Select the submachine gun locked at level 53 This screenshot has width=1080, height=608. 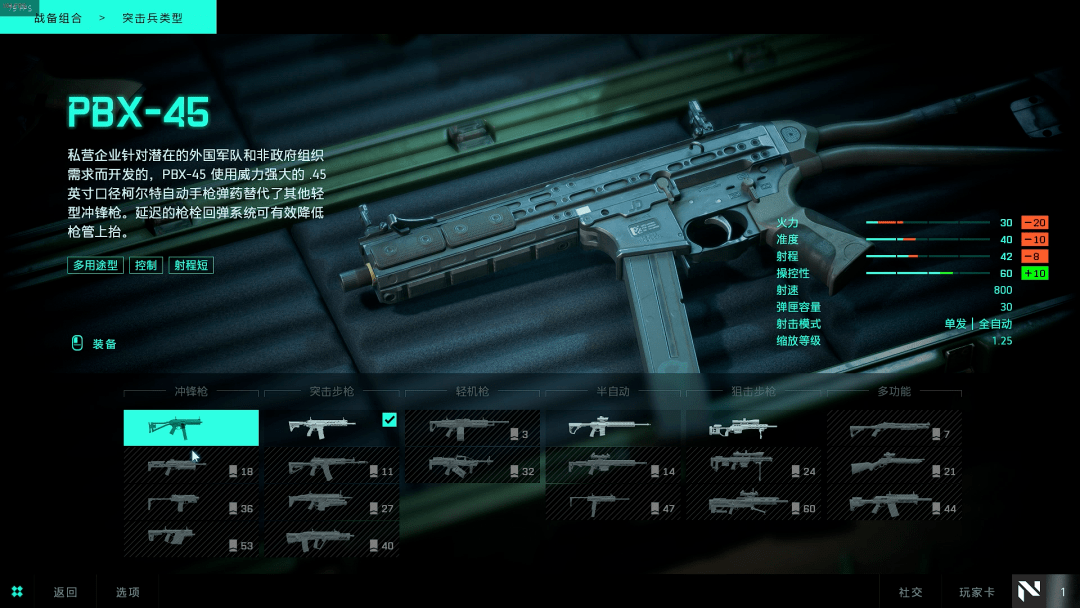pyautogui.click(x=191, y=540)
